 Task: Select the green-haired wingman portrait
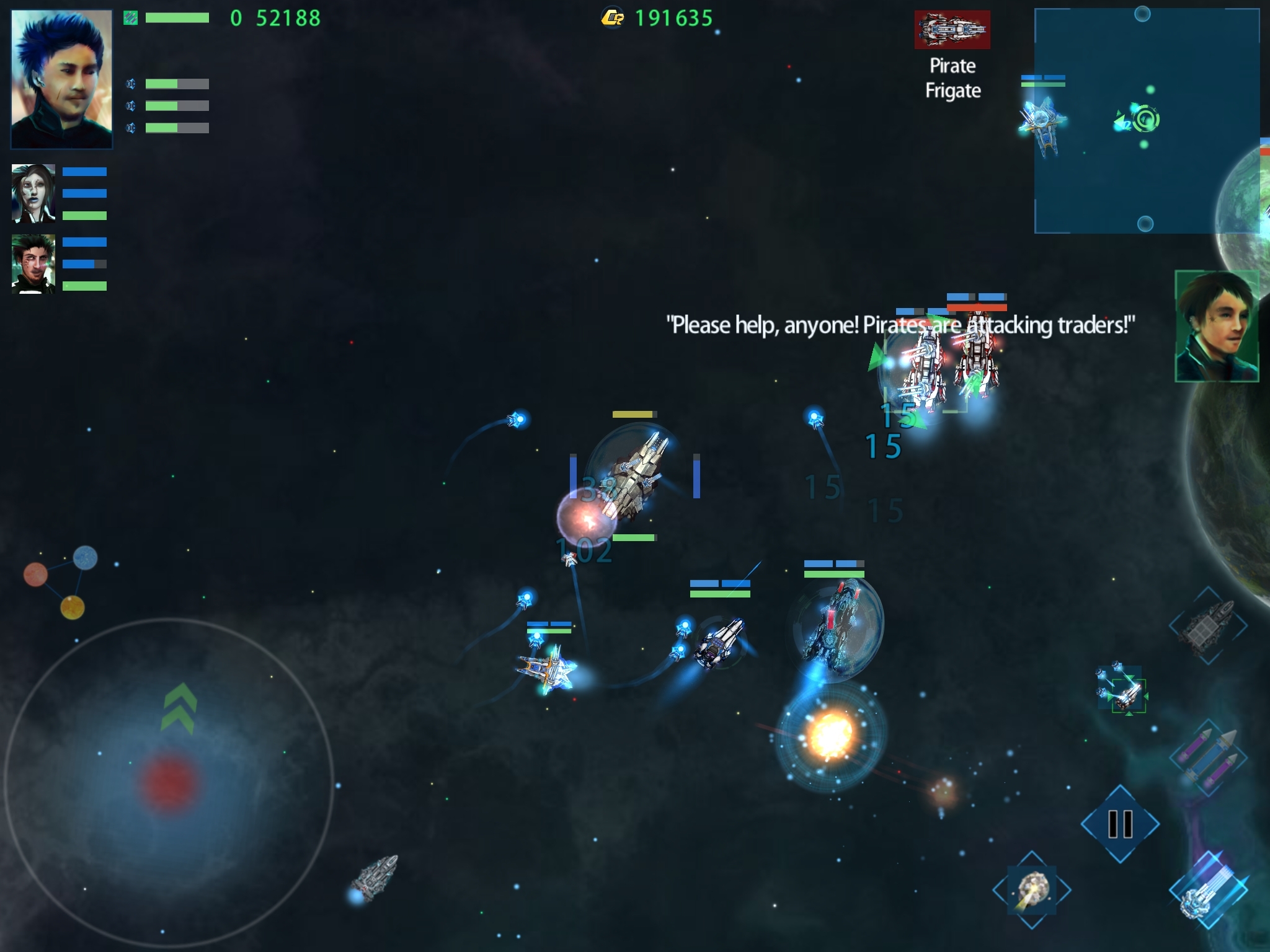(x=33, y=264)
